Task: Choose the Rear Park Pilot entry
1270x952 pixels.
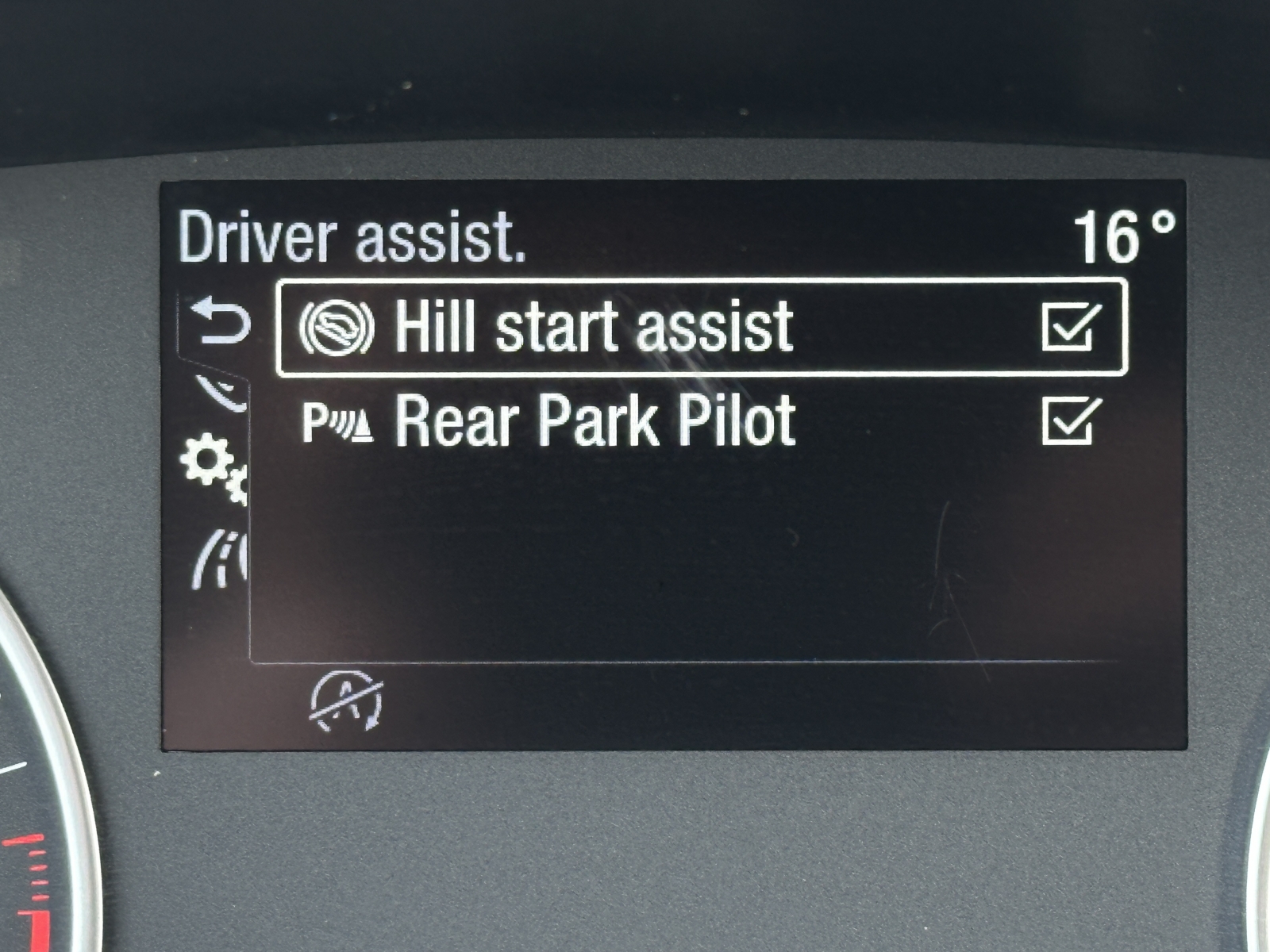Action: click(x=595, y=421)
